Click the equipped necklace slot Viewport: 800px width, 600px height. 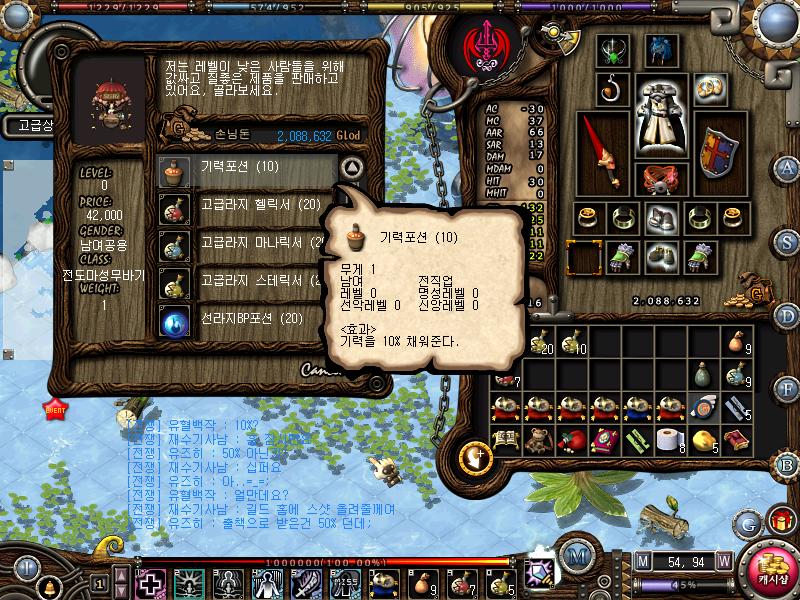612,48
